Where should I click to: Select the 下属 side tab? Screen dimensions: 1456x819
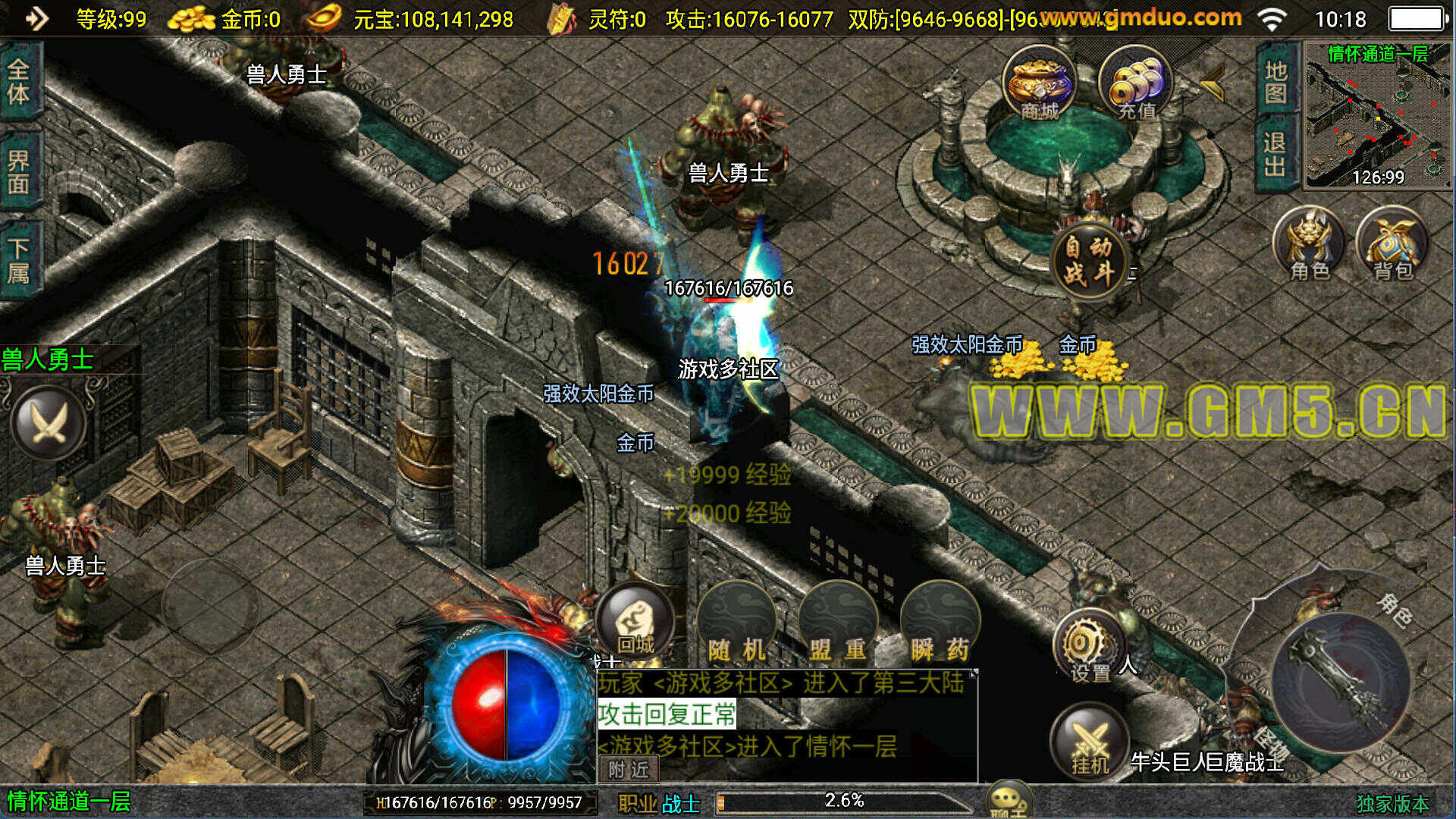19,260
